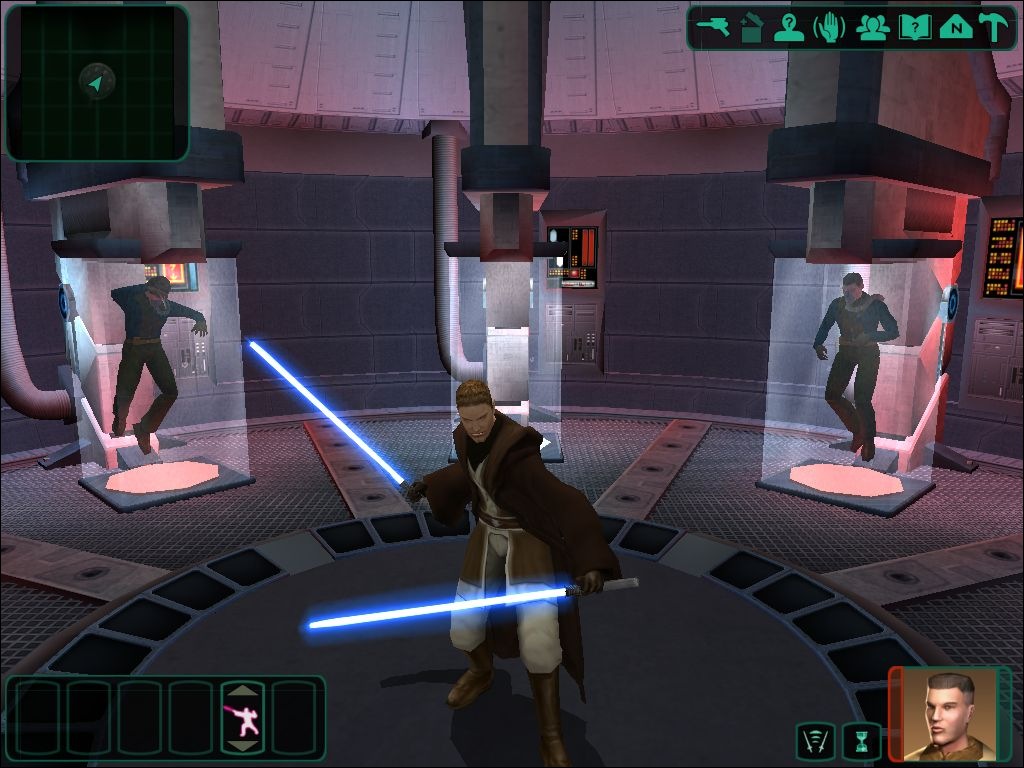
Task: Click the minimap in the corner
Action: 96,83
